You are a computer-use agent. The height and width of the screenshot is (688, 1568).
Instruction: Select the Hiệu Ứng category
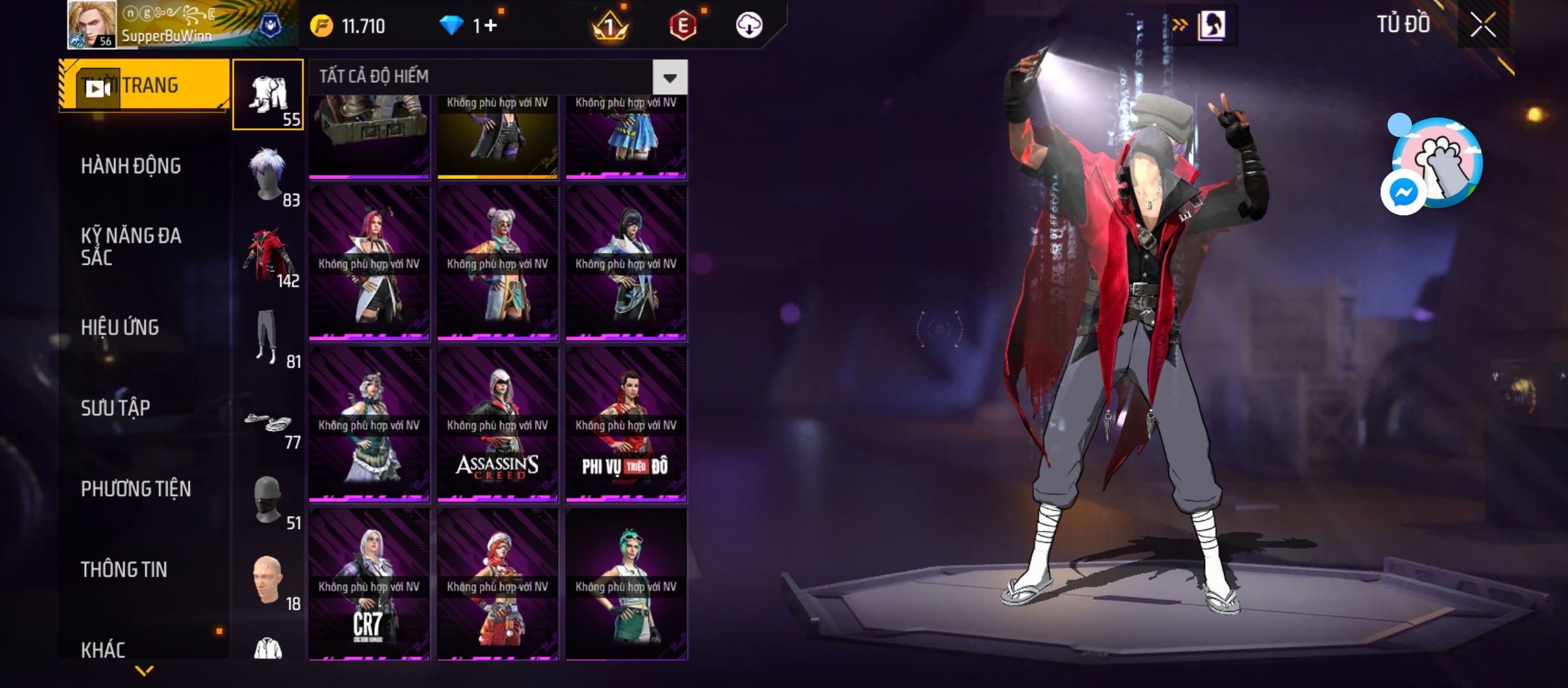120,327
